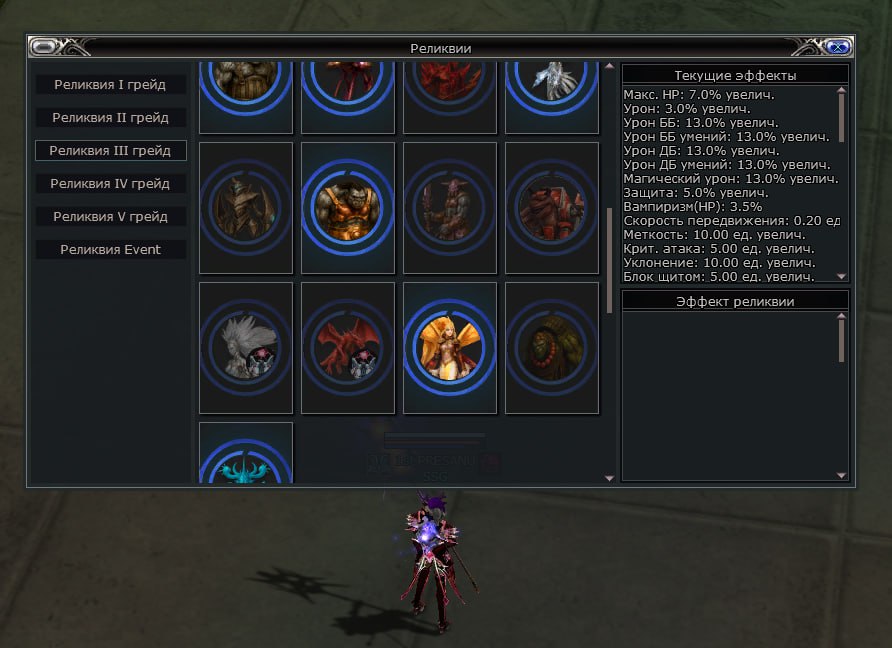
Task: Select the Реликвия III грейд tab
Action: tap(110, 151)
